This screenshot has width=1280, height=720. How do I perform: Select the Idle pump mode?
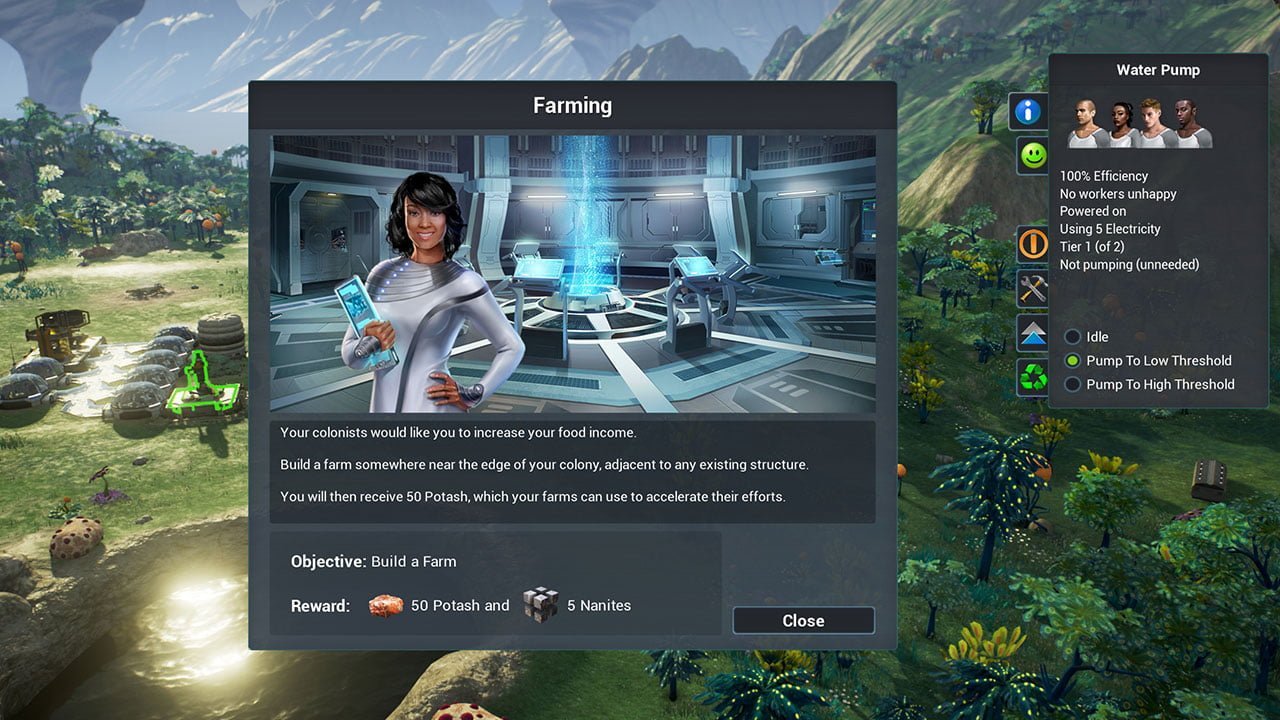pos(1073,337)
